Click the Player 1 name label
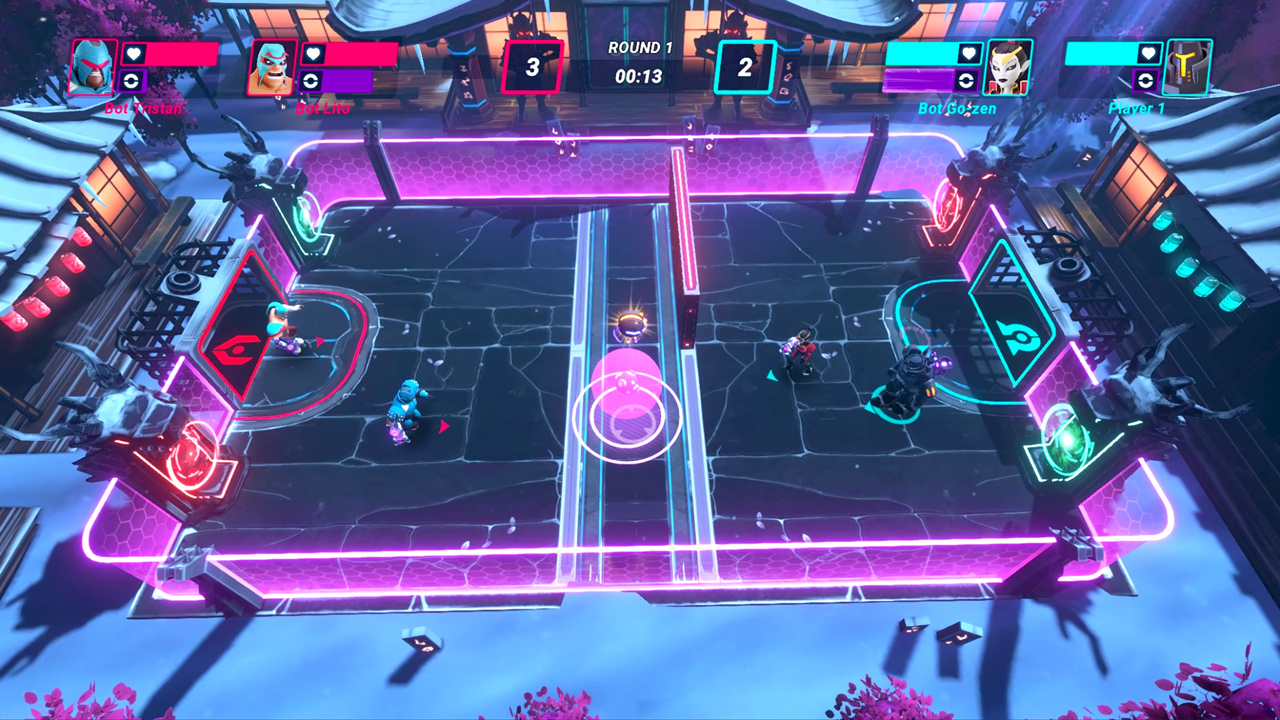This screenshot has width=1280, height=720. click(x=1137, y=107)
